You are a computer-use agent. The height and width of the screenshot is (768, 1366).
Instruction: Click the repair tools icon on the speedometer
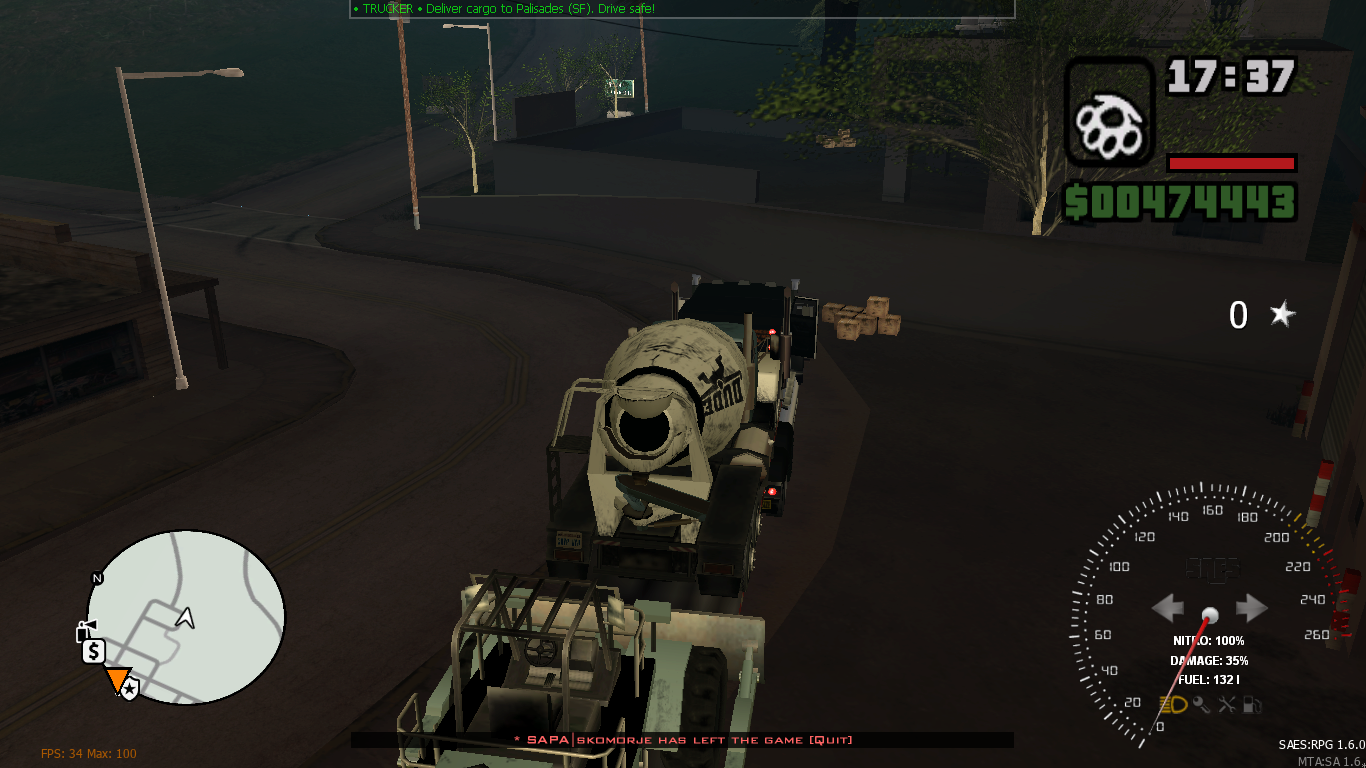1227,705
